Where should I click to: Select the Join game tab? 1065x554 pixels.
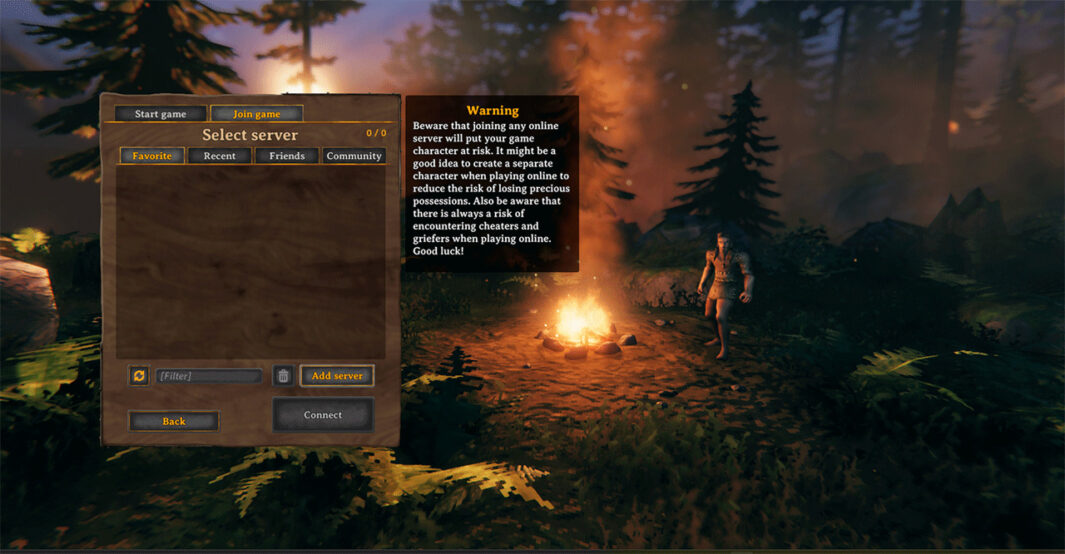[256, 114]
